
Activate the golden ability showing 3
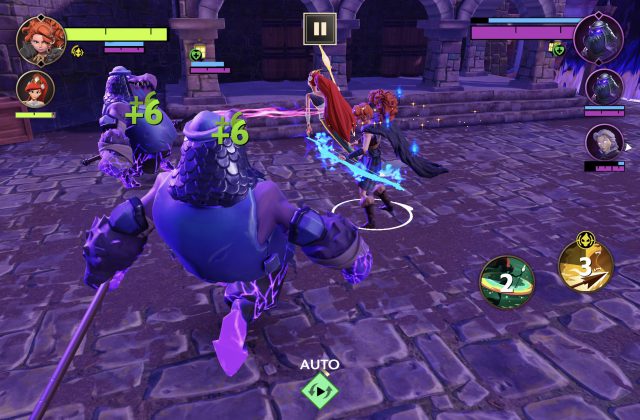pyautogui.click(x=586, y=265)
